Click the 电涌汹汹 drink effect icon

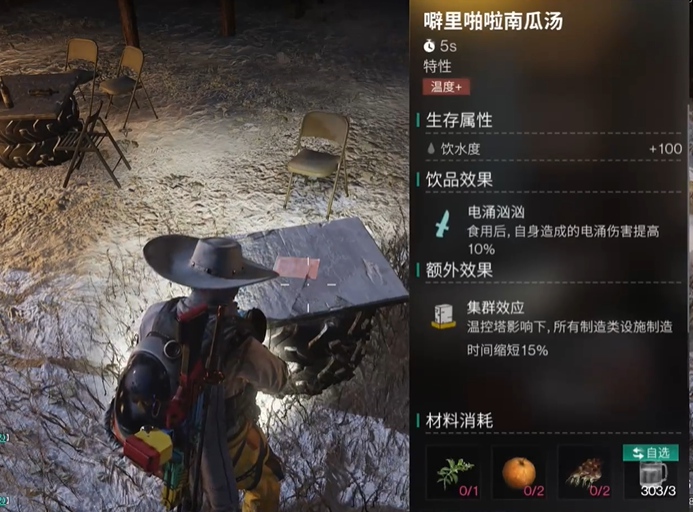click(442, 222)
